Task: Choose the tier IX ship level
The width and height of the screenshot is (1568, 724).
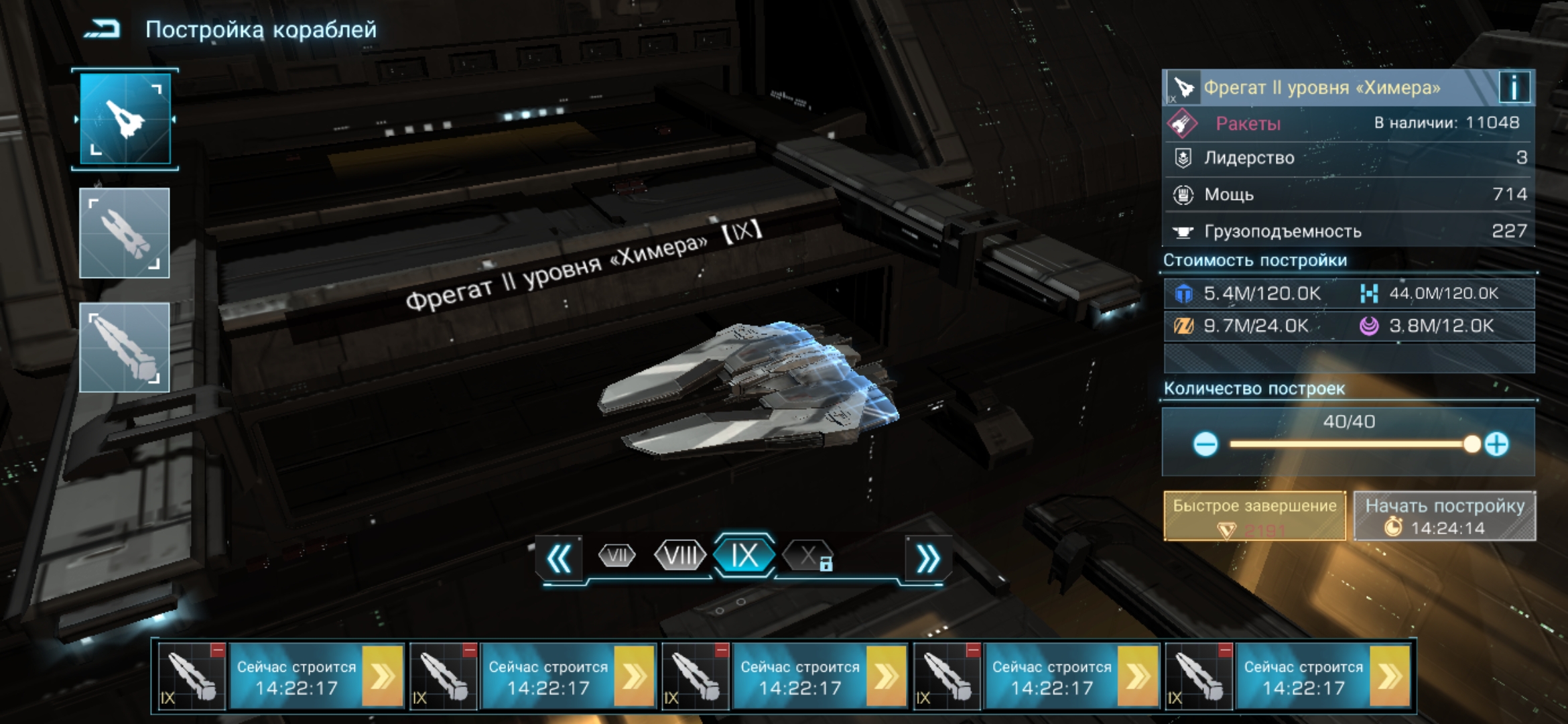Action: (744, 556)
